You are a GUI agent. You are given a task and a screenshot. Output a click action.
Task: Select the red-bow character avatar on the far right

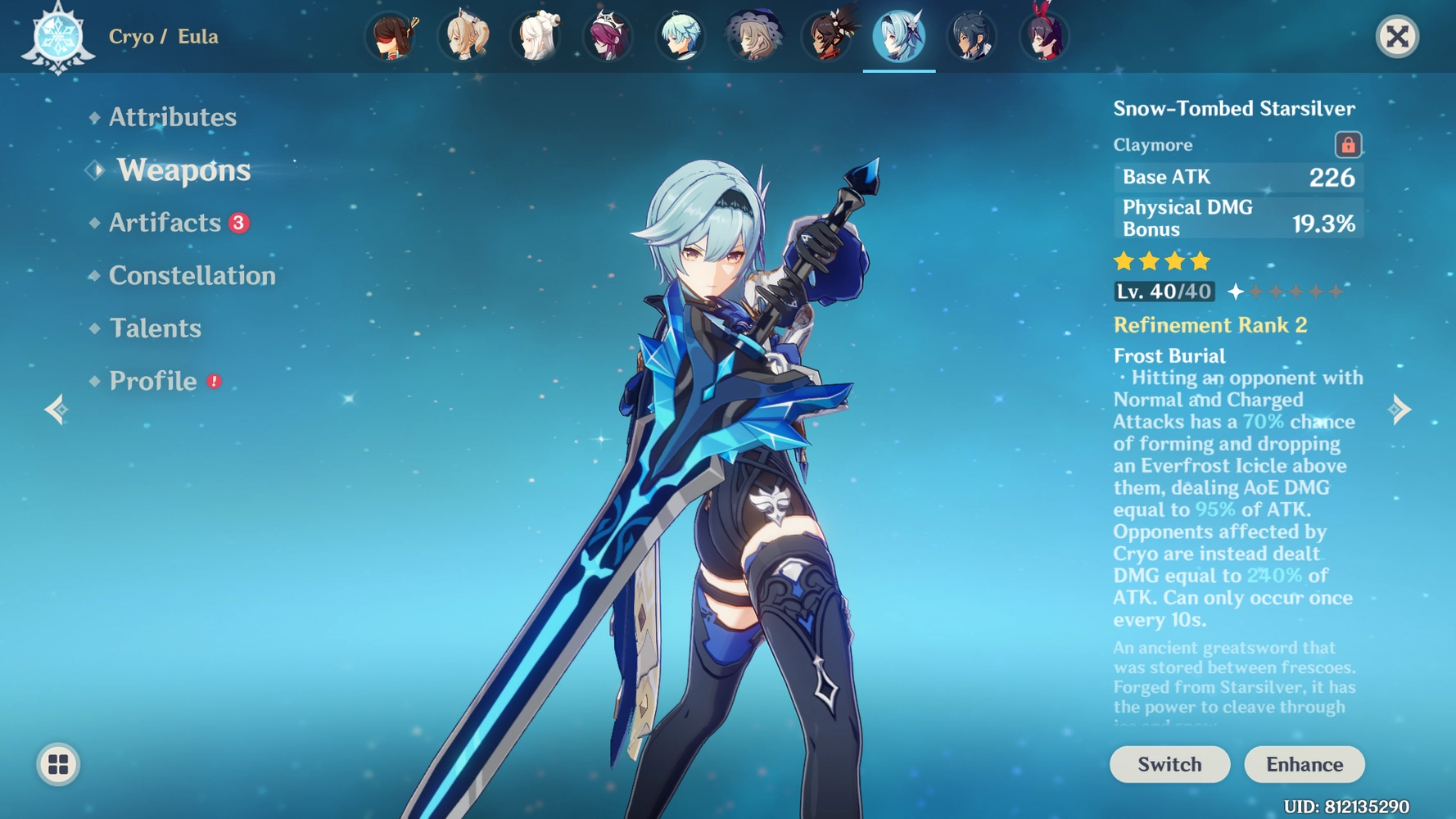1044,37
